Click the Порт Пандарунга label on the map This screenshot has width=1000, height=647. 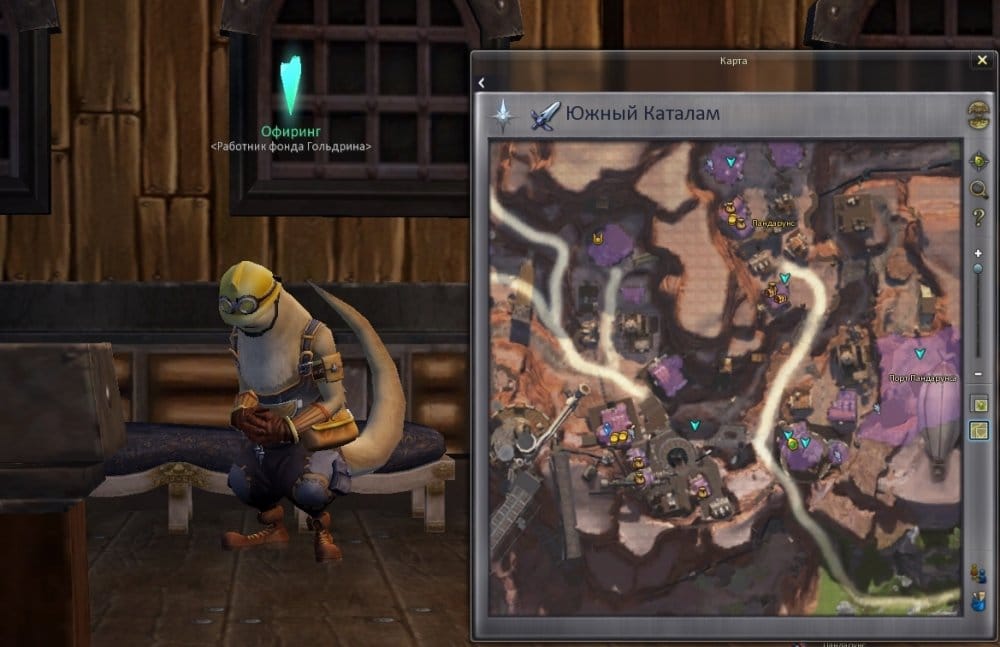[x=922, y=379]
